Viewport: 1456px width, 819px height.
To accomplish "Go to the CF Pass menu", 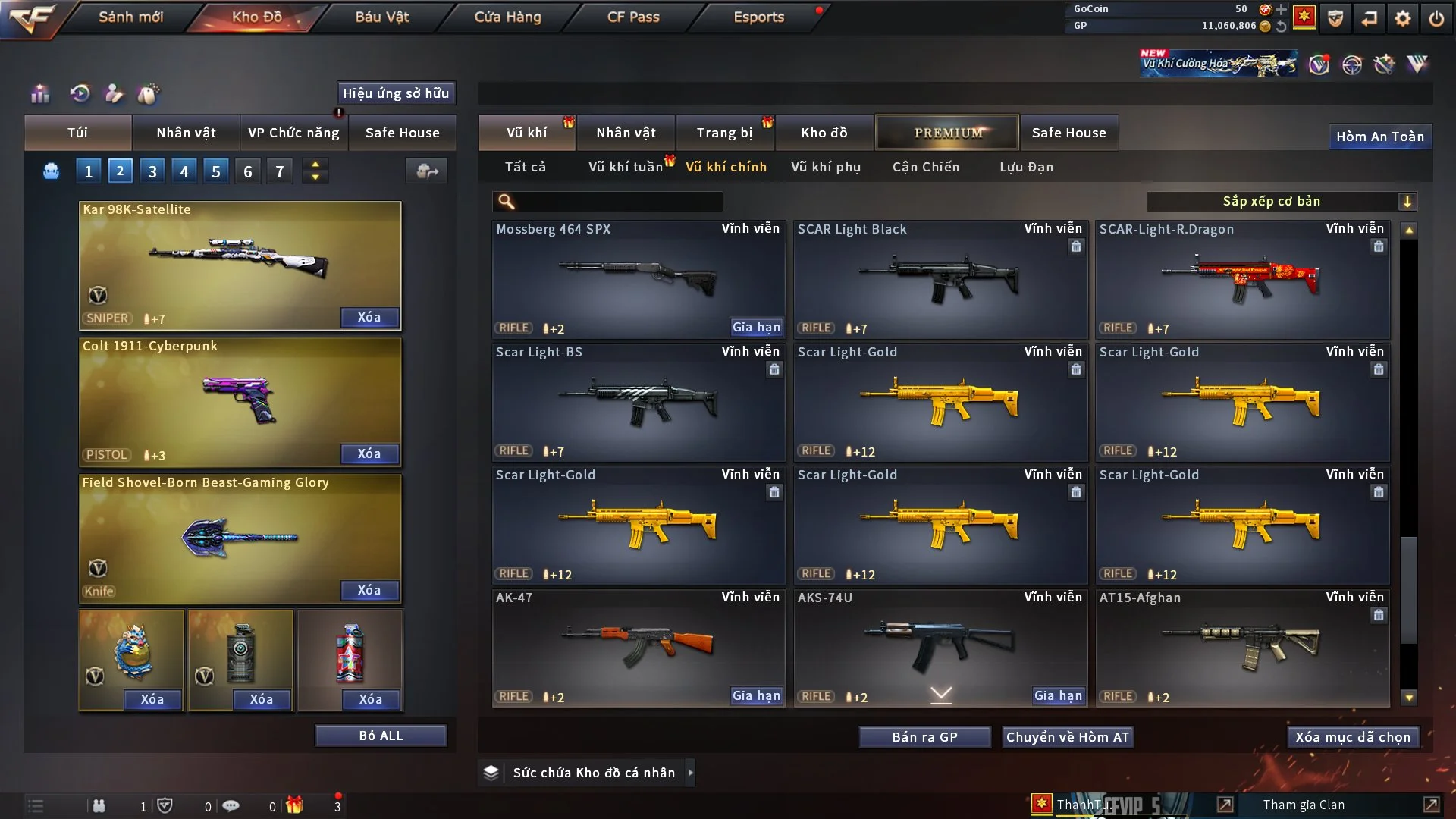I will (633, 17).
